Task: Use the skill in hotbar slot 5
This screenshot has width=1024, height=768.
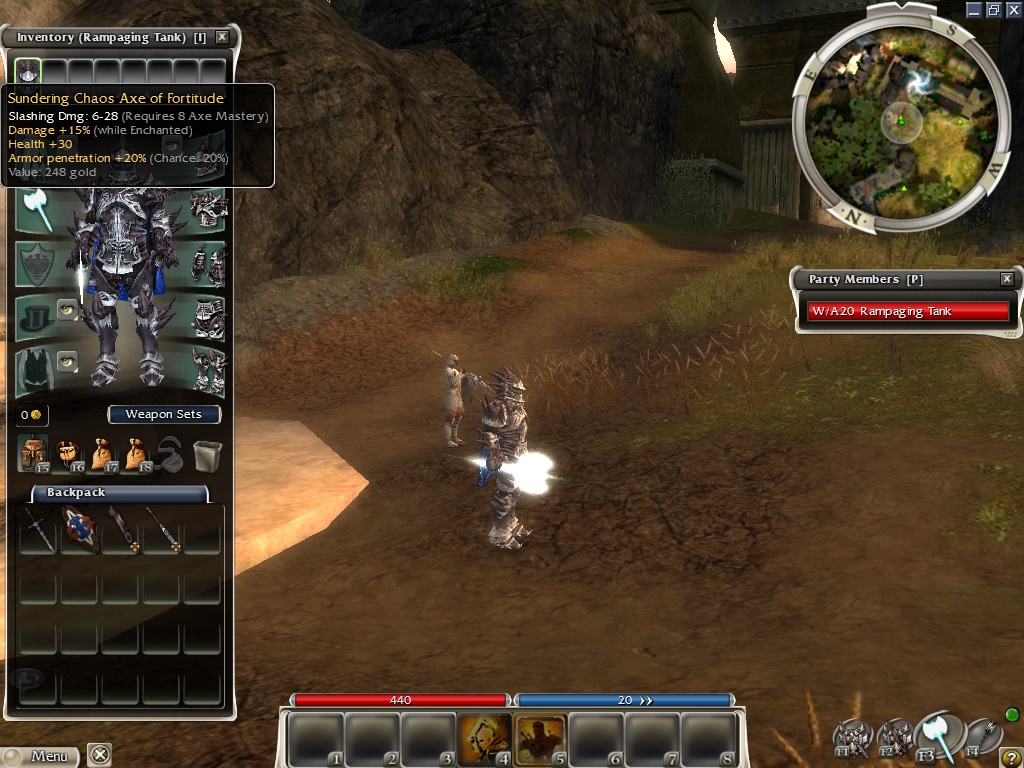Action: [x=540, y=739]
